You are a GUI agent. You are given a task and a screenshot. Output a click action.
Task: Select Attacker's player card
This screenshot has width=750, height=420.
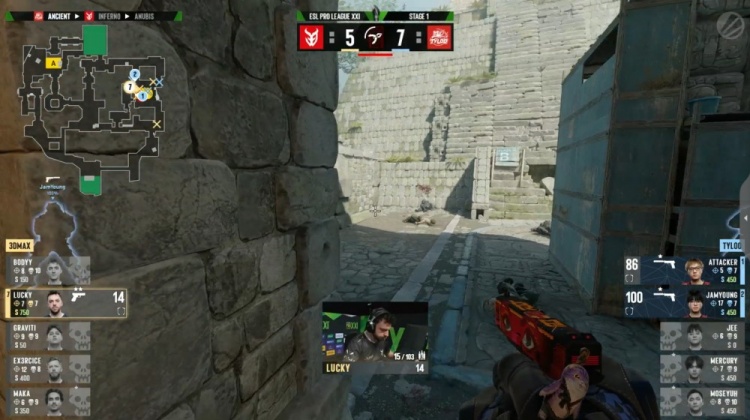point(685,269)
